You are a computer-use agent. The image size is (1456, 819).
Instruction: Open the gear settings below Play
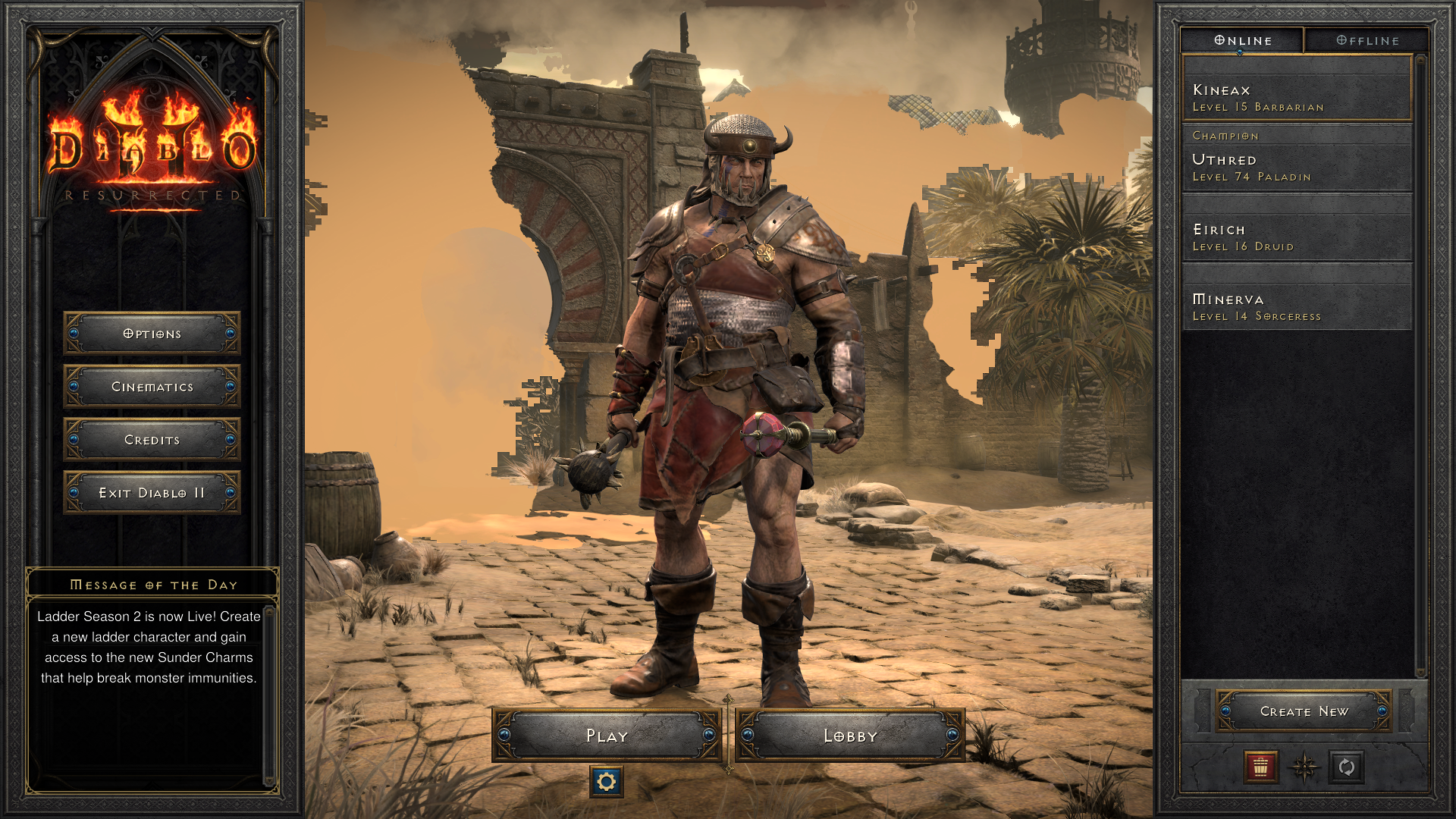(607, 782)
